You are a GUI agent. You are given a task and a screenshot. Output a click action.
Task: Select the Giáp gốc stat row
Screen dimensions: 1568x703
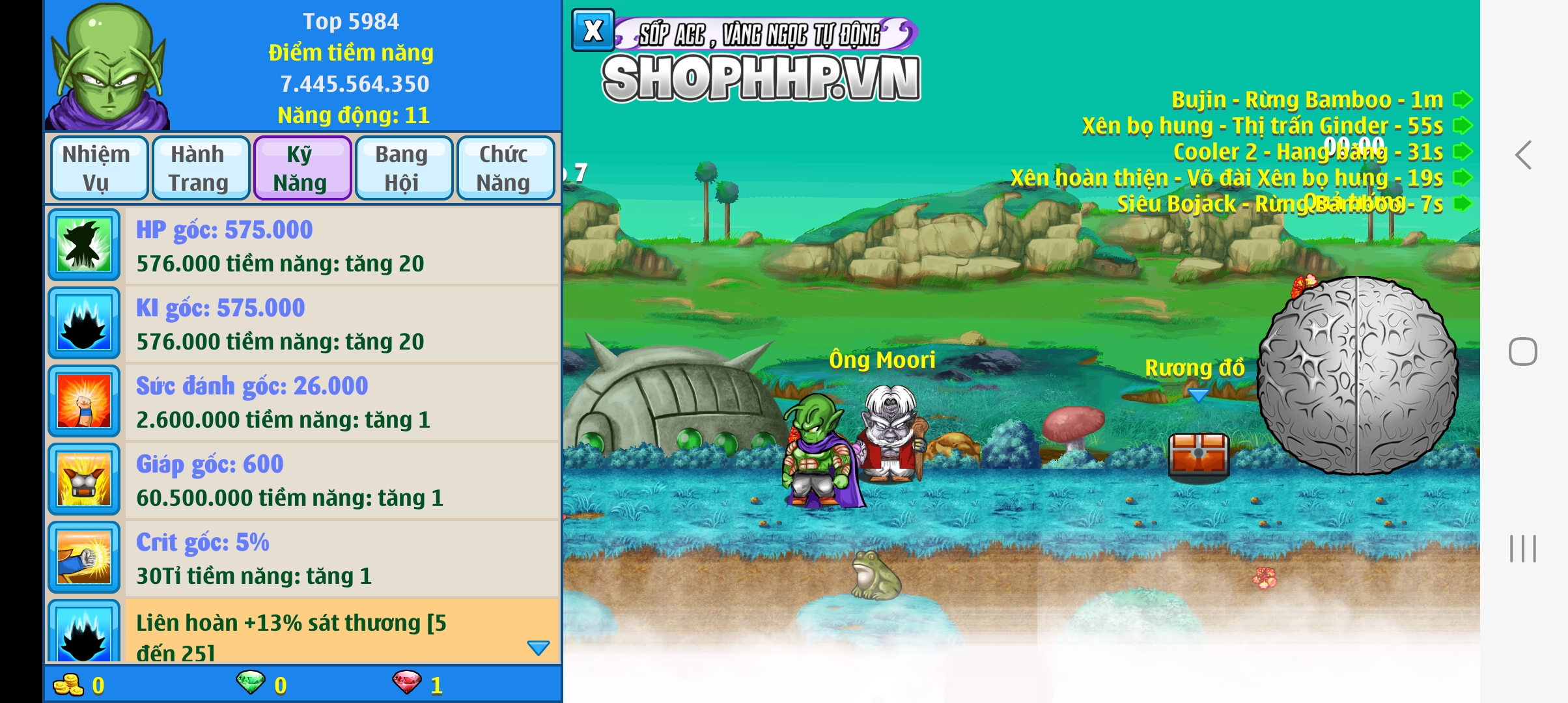point(343,480)
